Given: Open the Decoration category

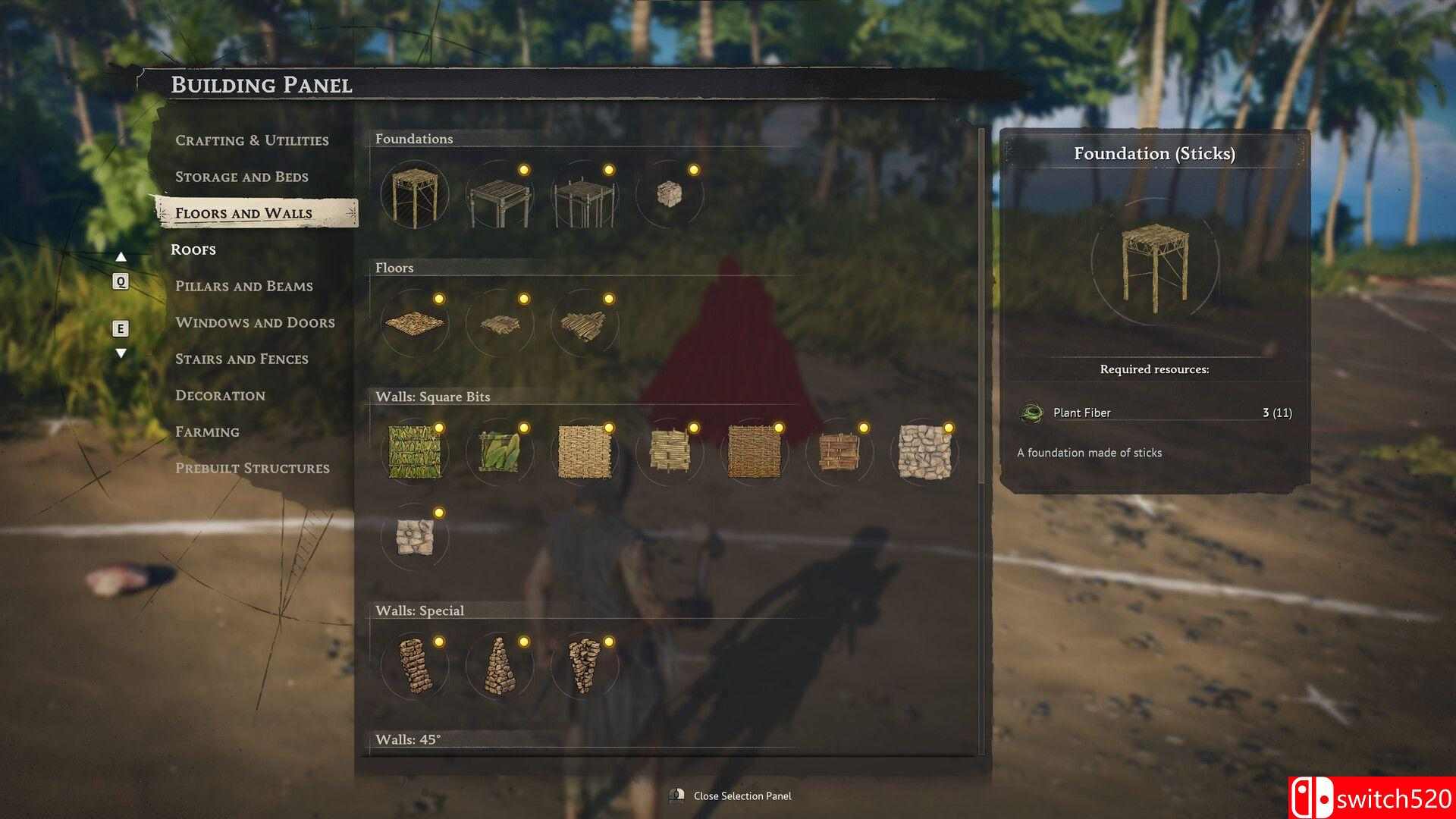Looking at the screenshot, I should pyautogui.click(x=220, y=395).
